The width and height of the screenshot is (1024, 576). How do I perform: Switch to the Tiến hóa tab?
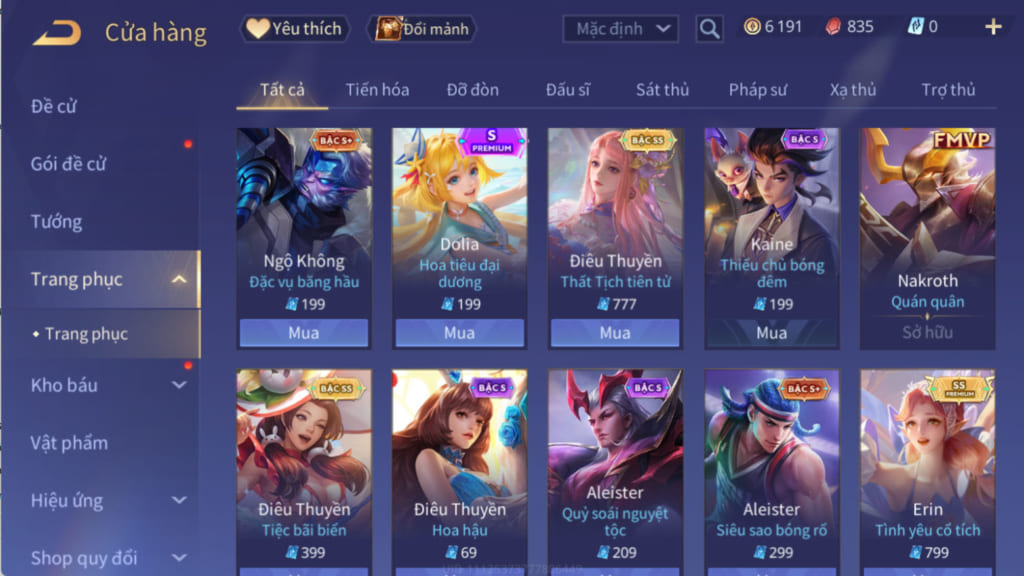pyautogui.click(x=377, y=90)
